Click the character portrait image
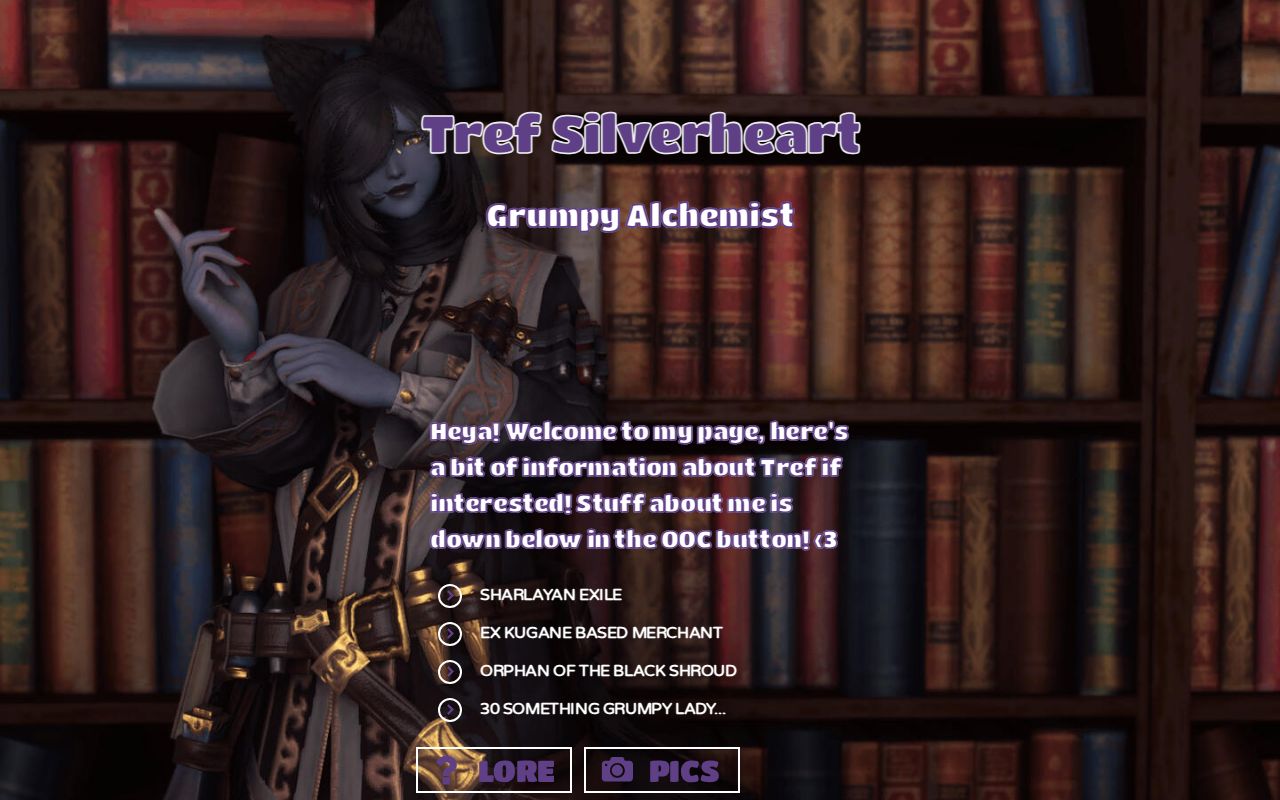 pyautogui.click(x=300, y=400)
